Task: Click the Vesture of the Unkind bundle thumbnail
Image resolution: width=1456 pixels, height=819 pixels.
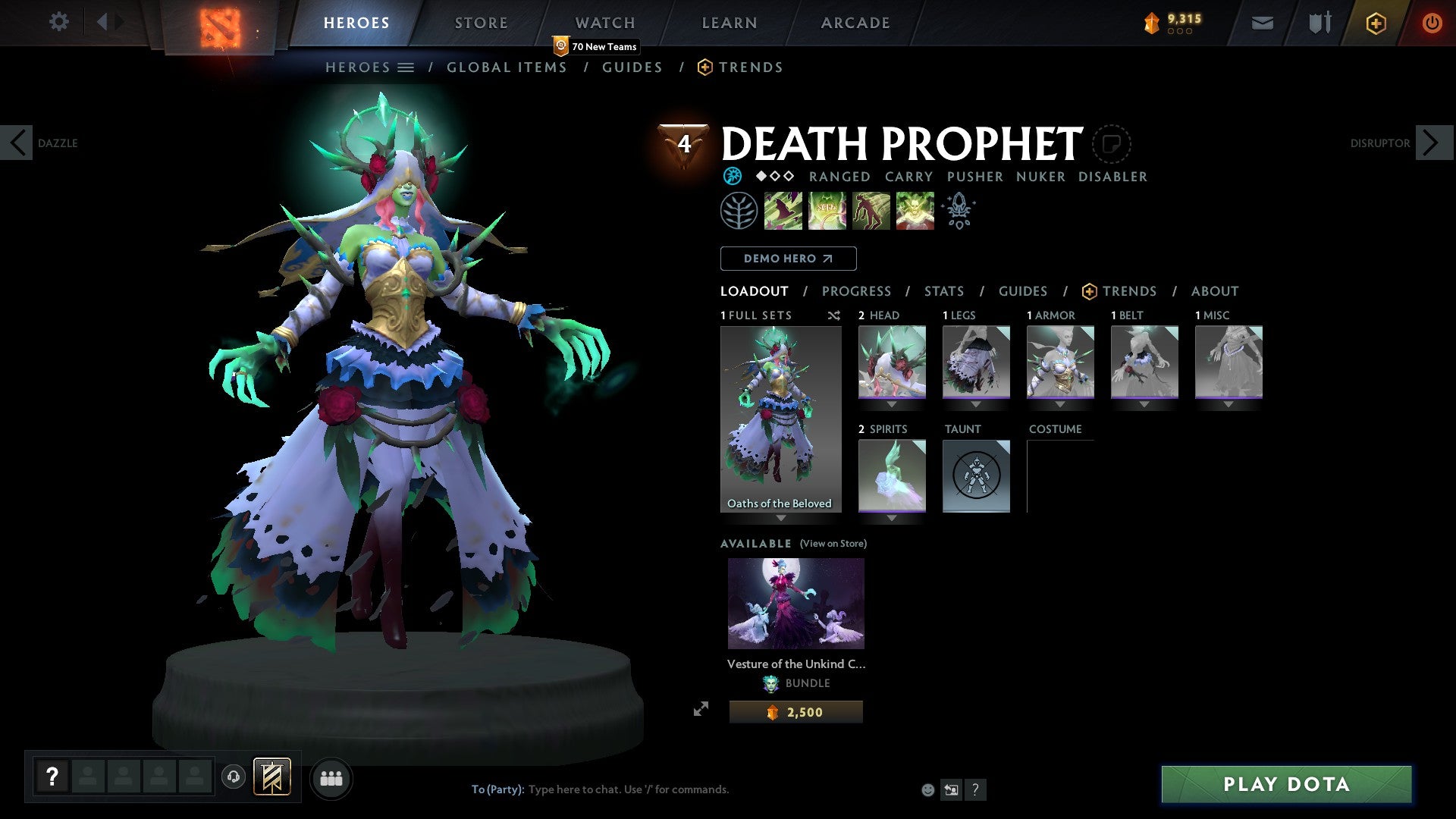Action: tap(795, 602)
